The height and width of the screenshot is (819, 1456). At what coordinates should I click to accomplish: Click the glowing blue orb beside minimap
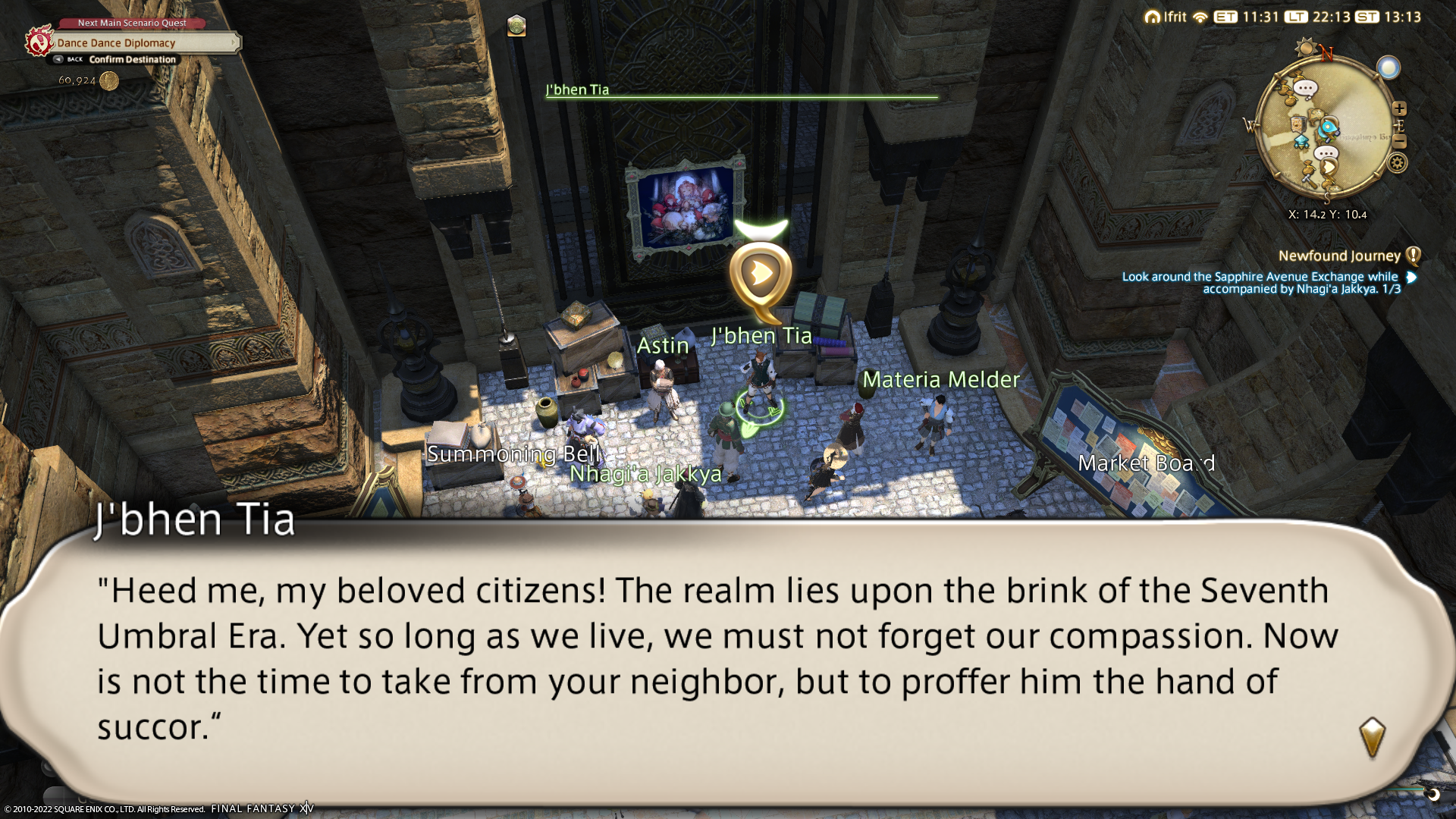pyautogui.click(x=1389, y=68)
